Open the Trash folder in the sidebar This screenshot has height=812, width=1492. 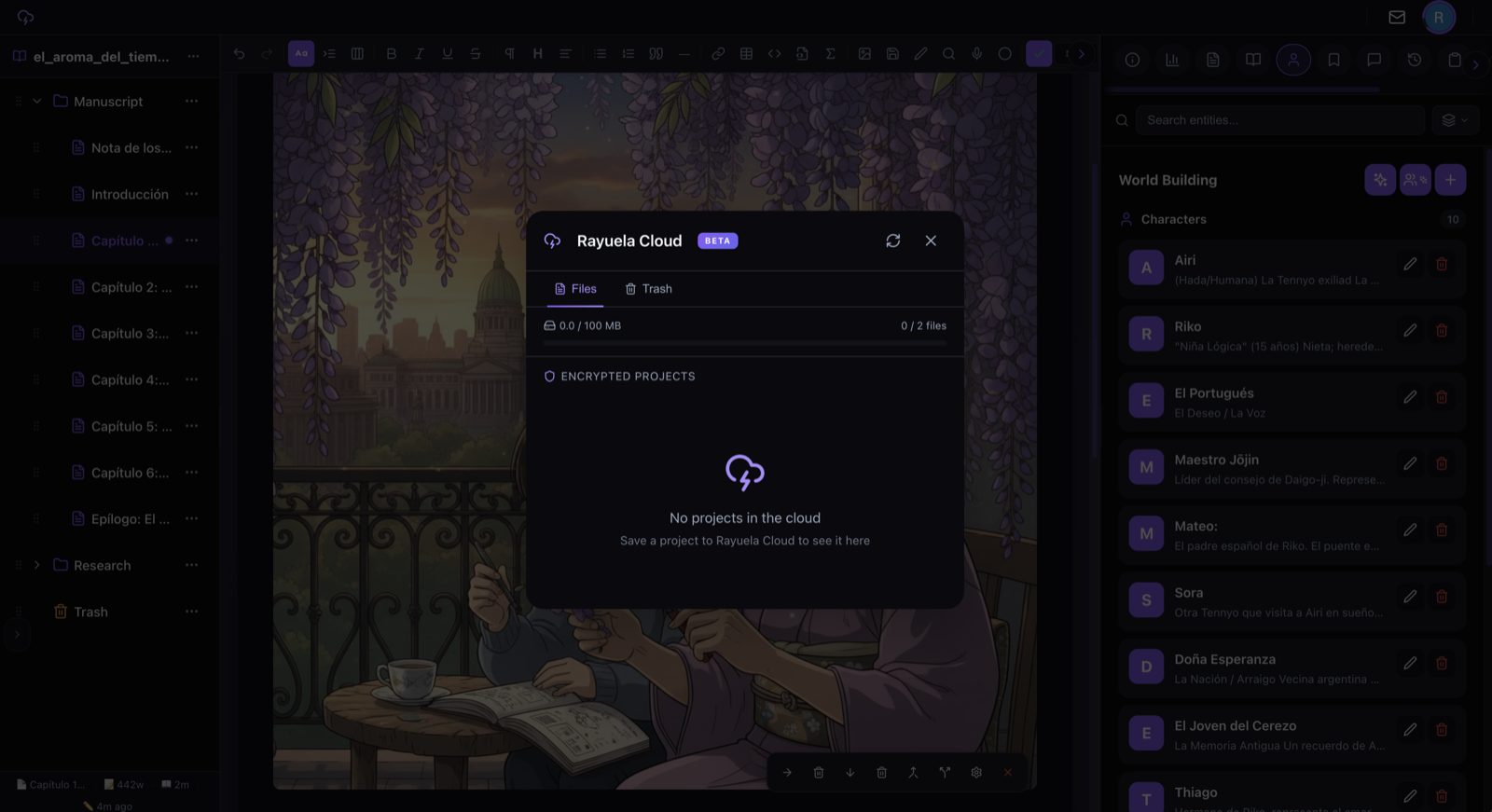[x=90, y=612]
